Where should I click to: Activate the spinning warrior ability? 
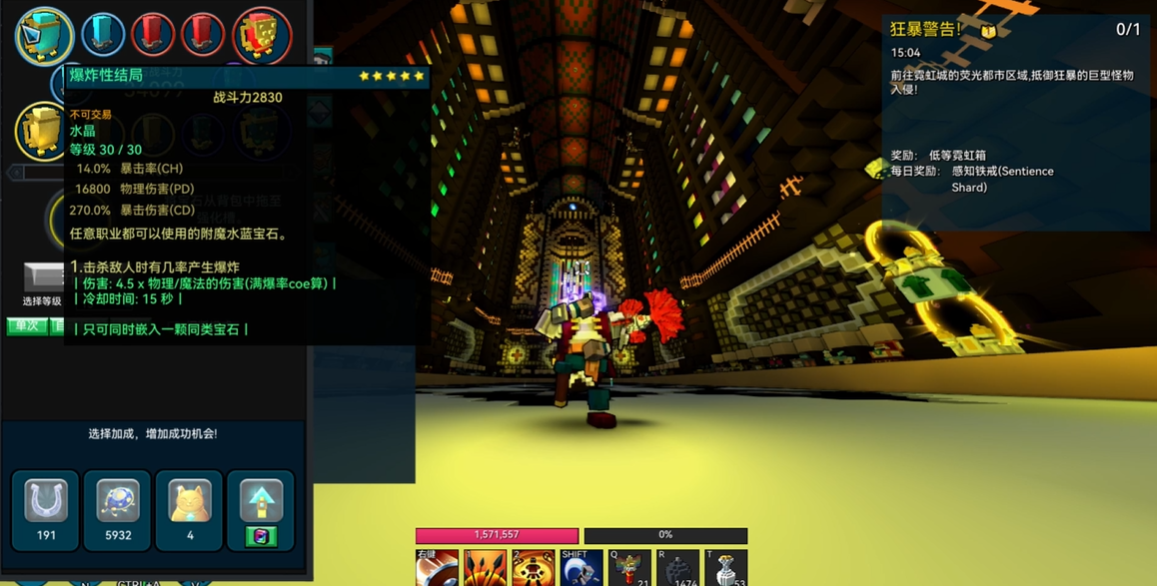coord(533,569)
